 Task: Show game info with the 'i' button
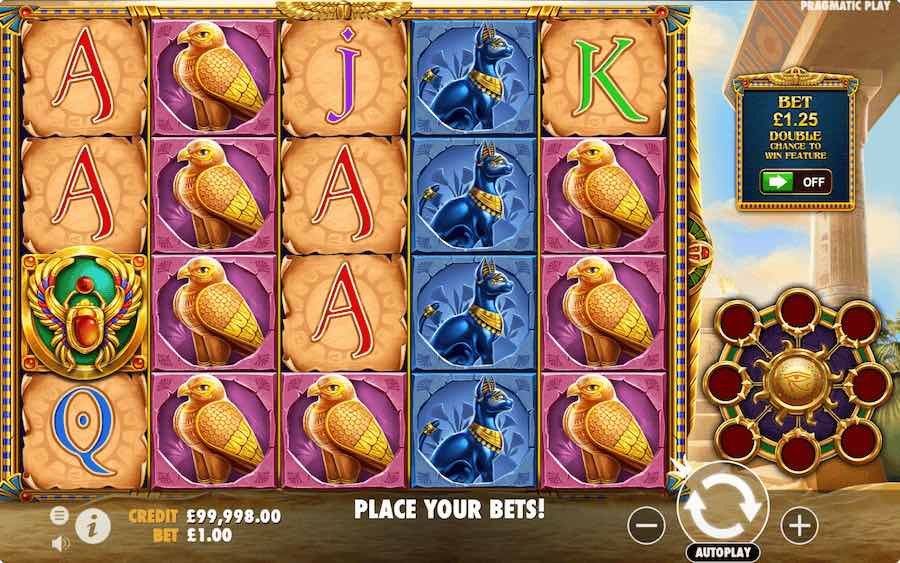[x=93, y=523]
